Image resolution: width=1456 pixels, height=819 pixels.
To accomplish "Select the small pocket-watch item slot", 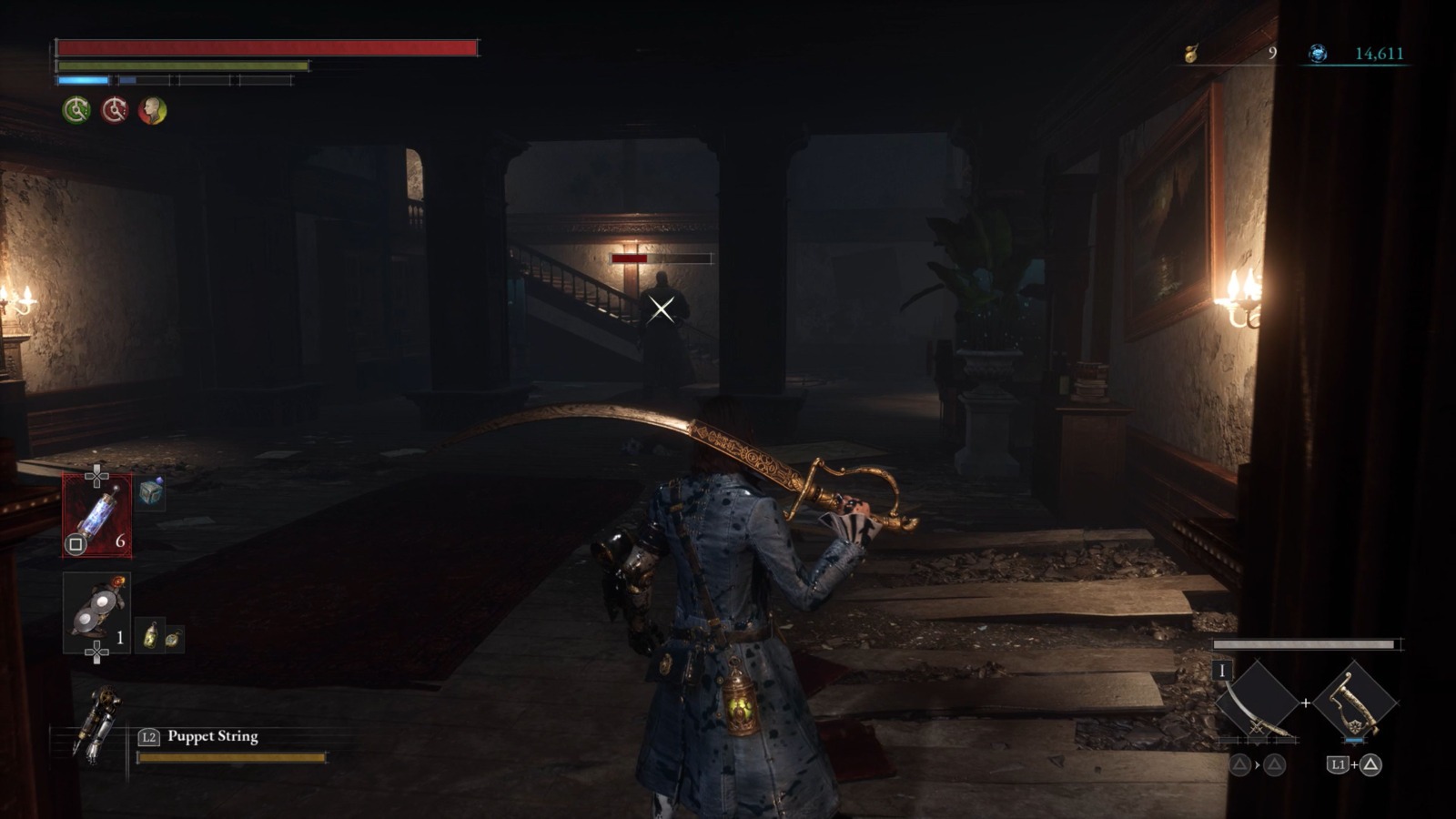I will (172, 639).
